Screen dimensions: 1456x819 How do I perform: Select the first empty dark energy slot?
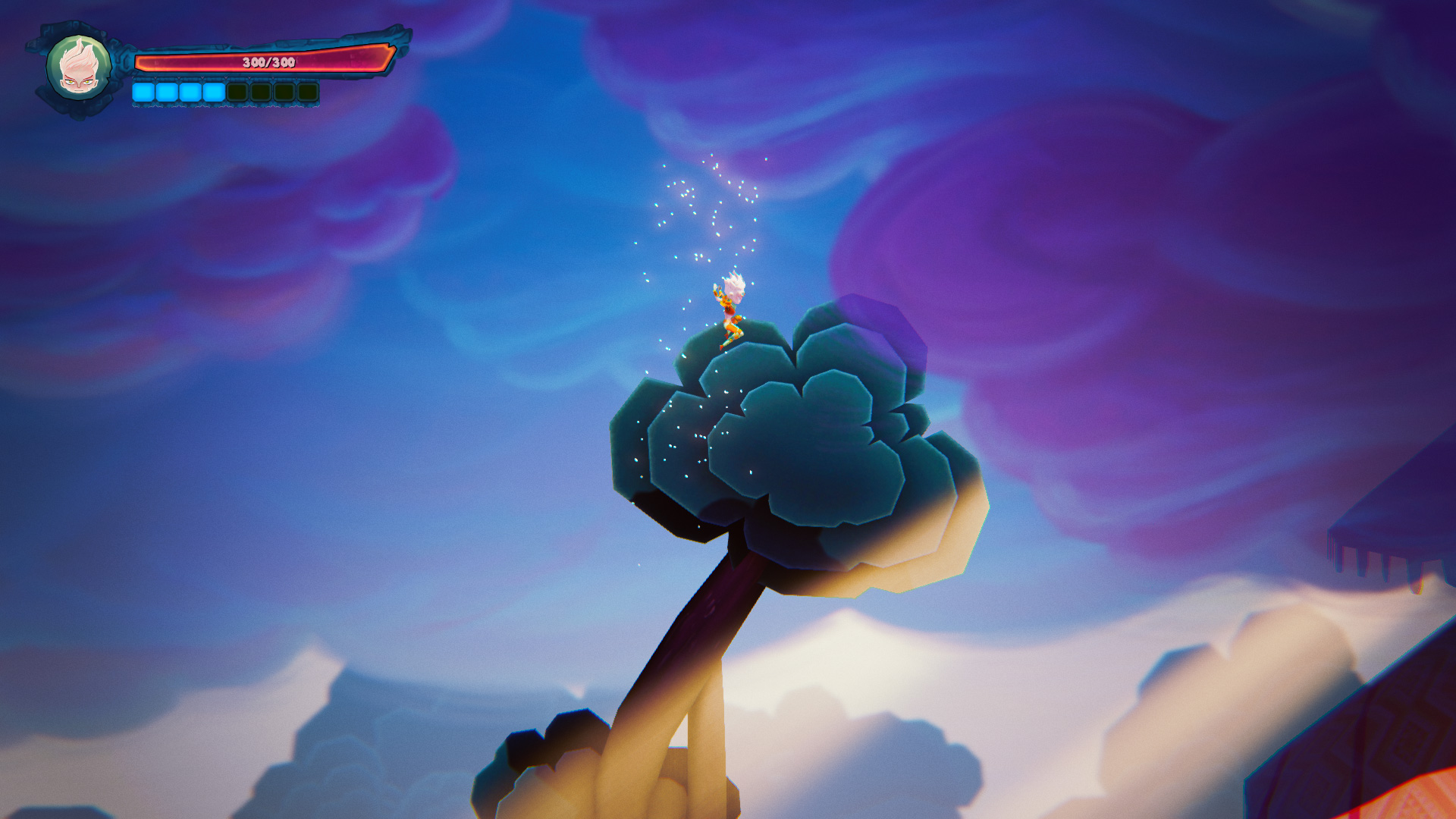(238, 92)
